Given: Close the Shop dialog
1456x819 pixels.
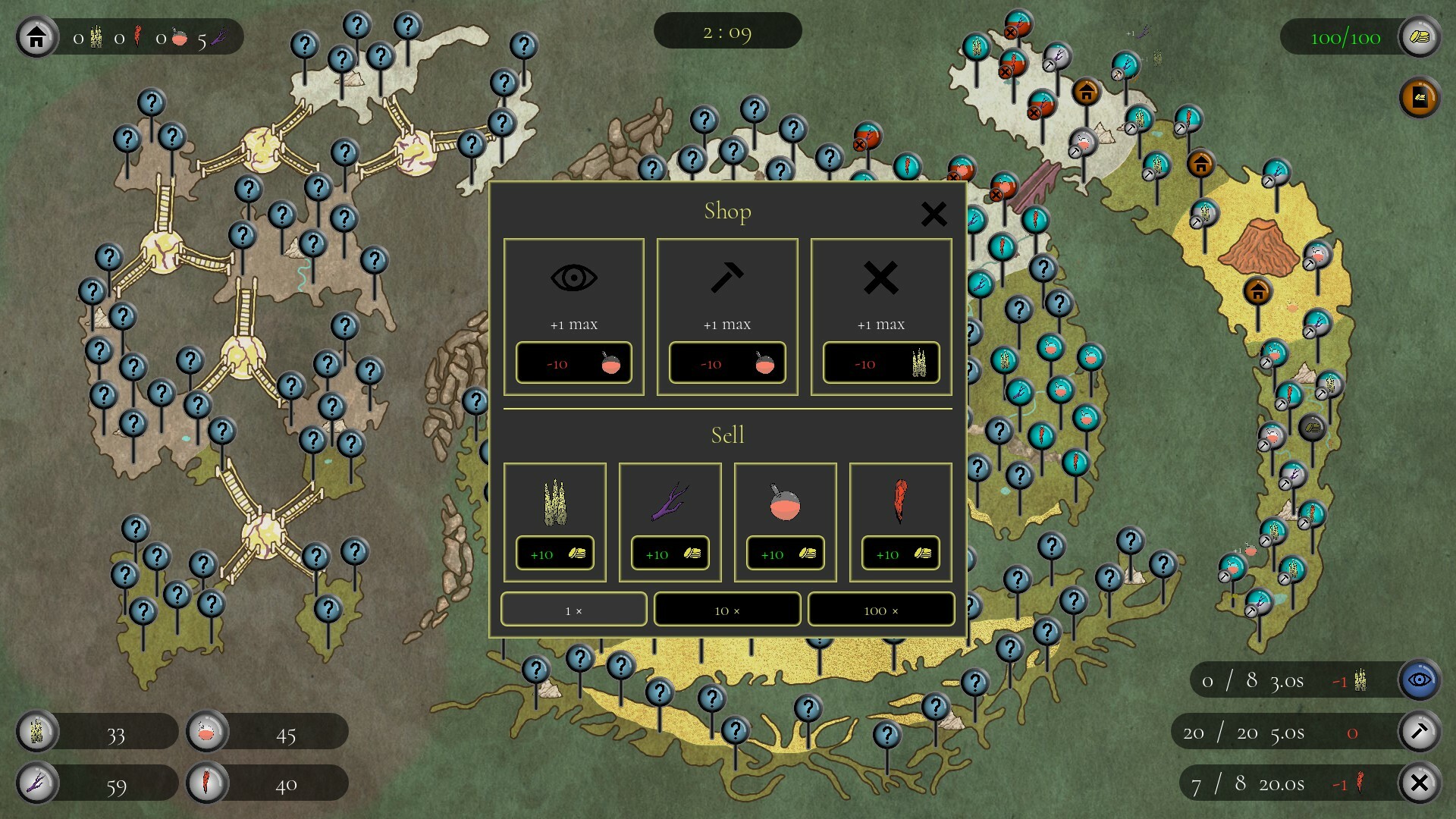Looking at the screenshot, I should tap(934, 214).
